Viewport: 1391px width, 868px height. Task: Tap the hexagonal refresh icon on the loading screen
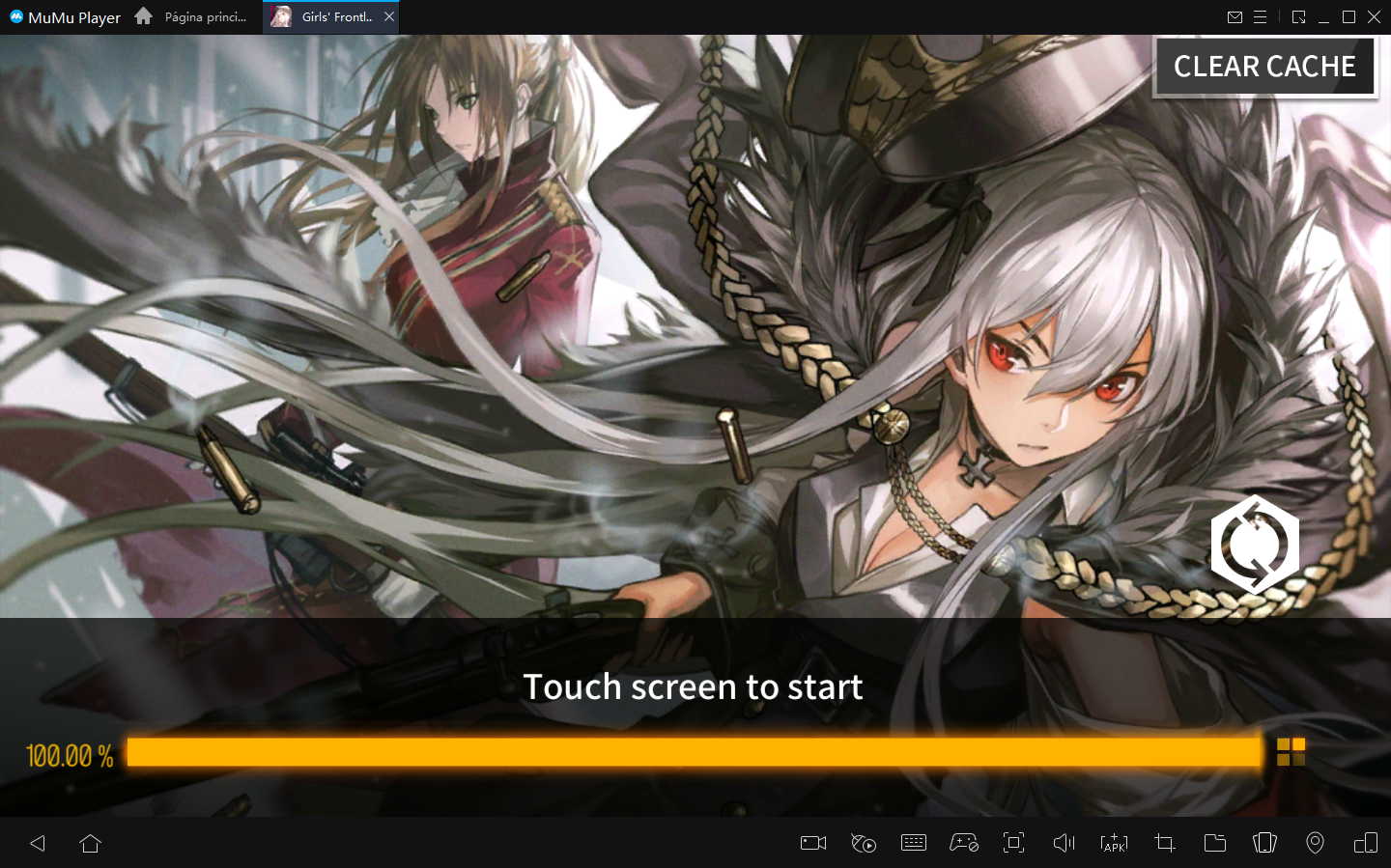click(x=1255, y=544)
